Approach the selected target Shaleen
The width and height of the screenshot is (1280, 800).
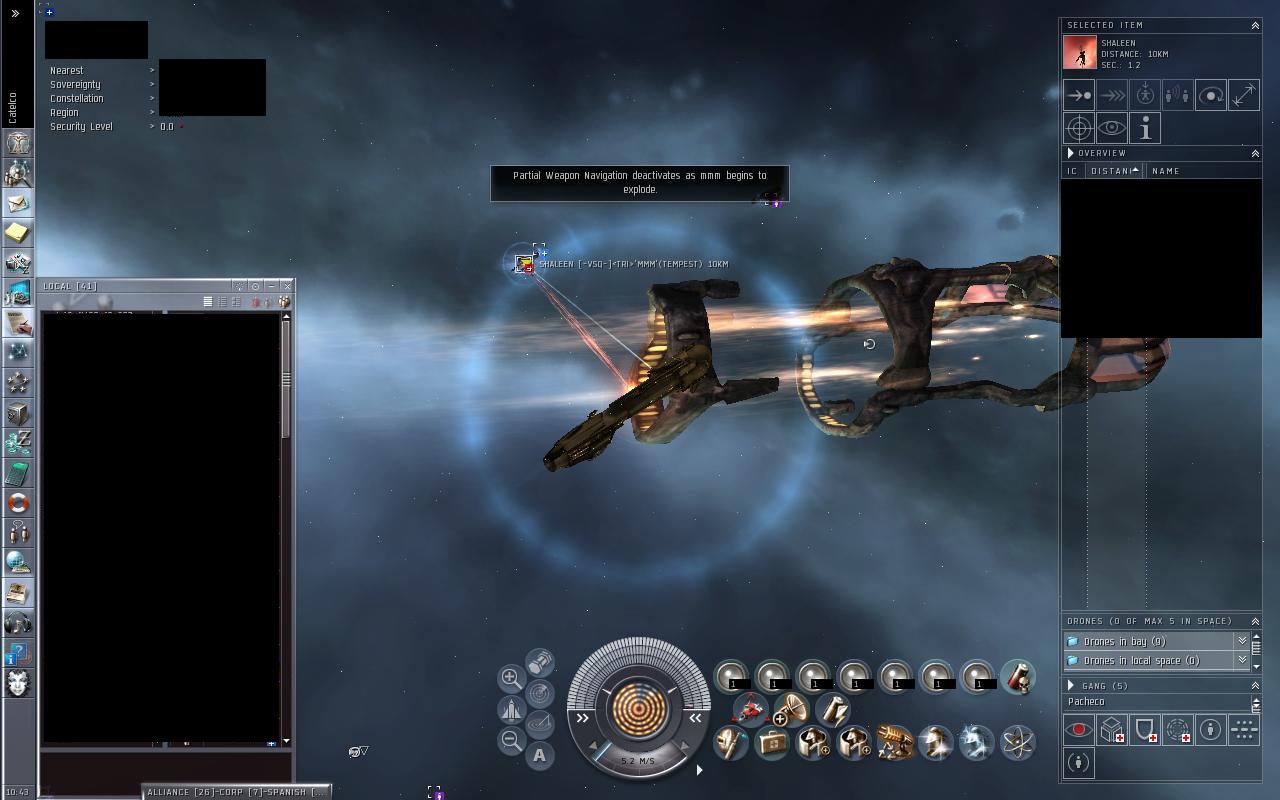point(1079,95)
